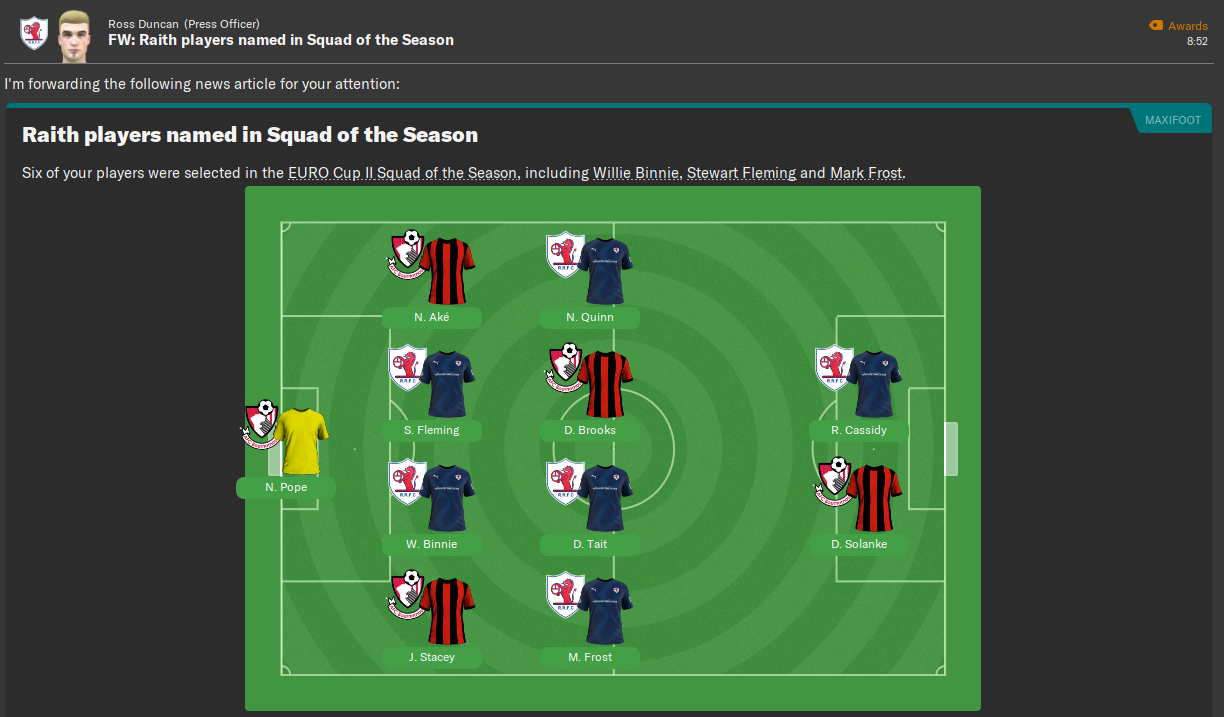Viewport: 1224px width, 717px height.
Task: Choose N. Quinn on the pitch
Action: click(x=590, y=318)
